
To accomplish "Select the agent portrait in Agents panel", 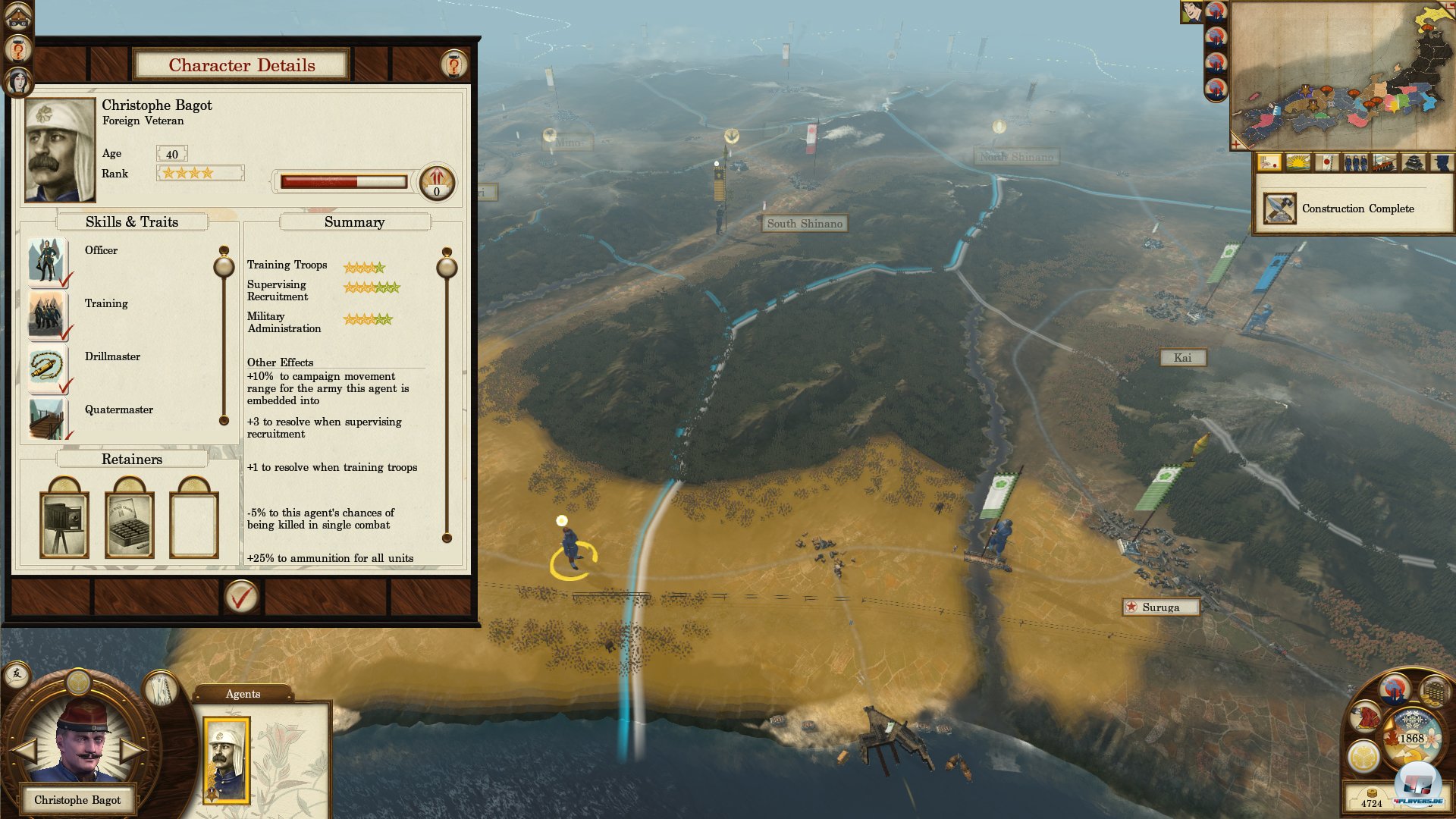I will (227, 760).
